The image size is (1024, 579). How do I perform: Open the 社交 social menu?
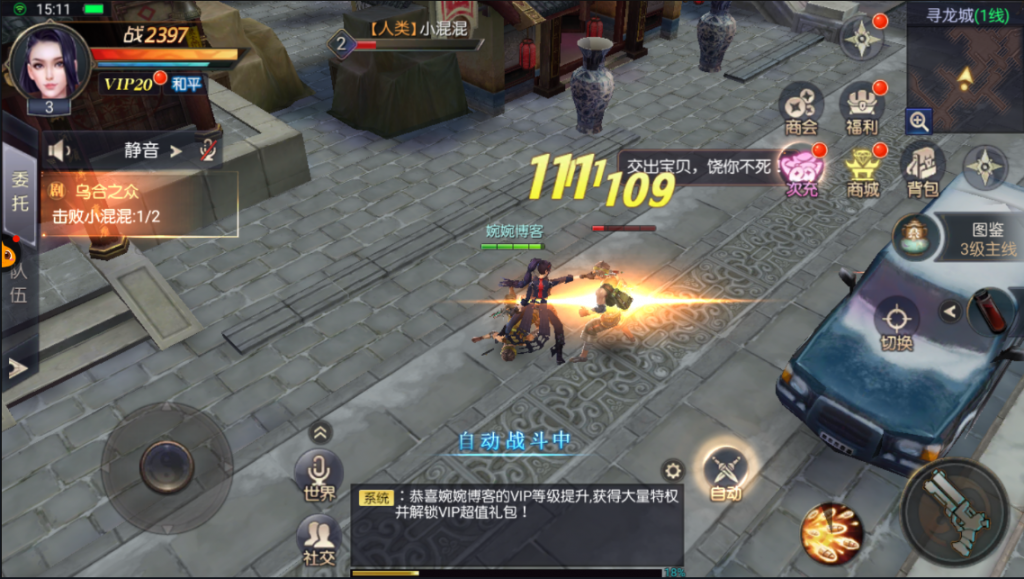(319, 540)
